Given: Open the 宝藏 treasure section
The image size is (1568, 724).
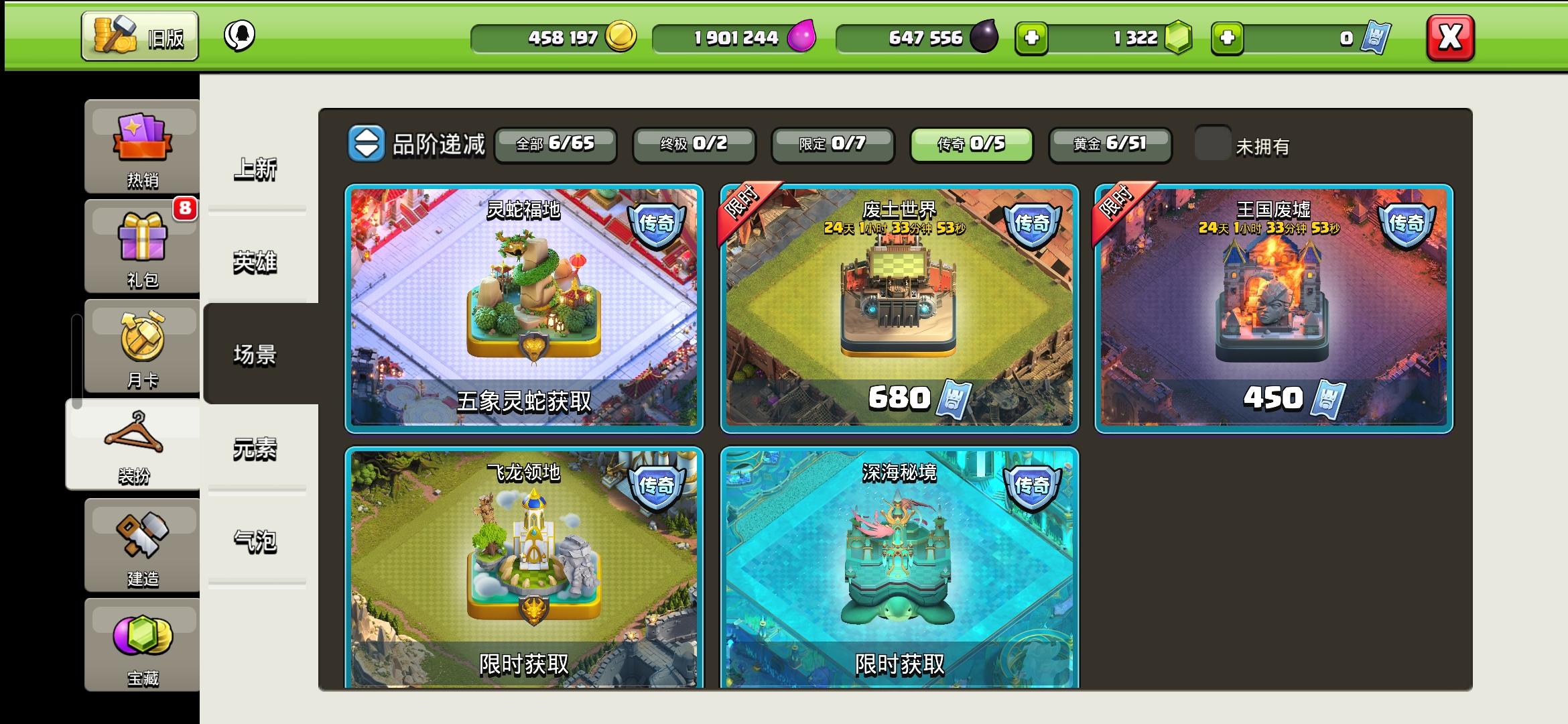Looking at the screenshot, I should 141,644.
